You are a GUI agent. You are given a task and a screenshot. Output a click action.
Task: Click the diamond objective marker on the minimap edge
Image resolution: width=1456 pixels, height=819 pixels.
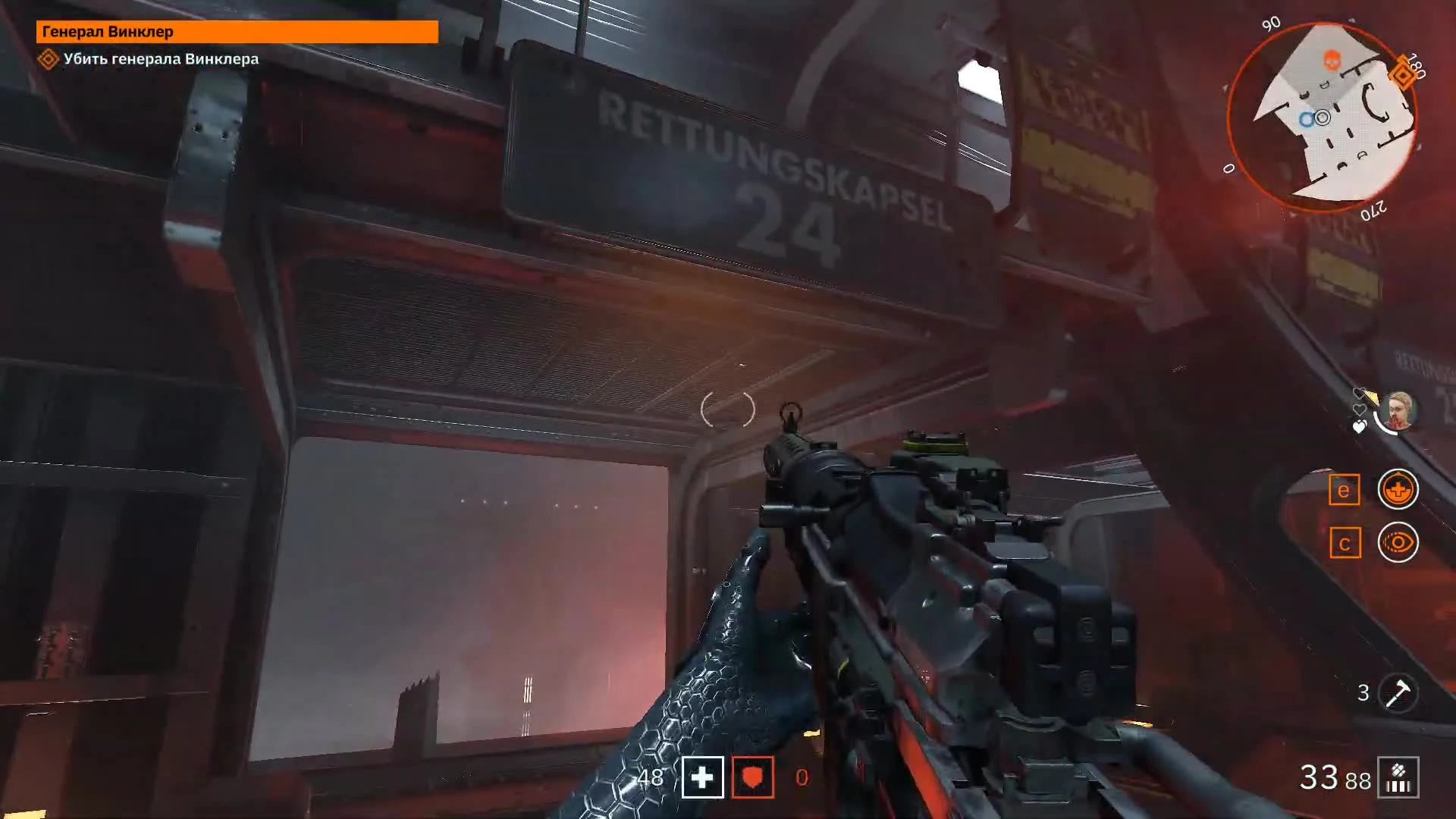click(1402, 74)
